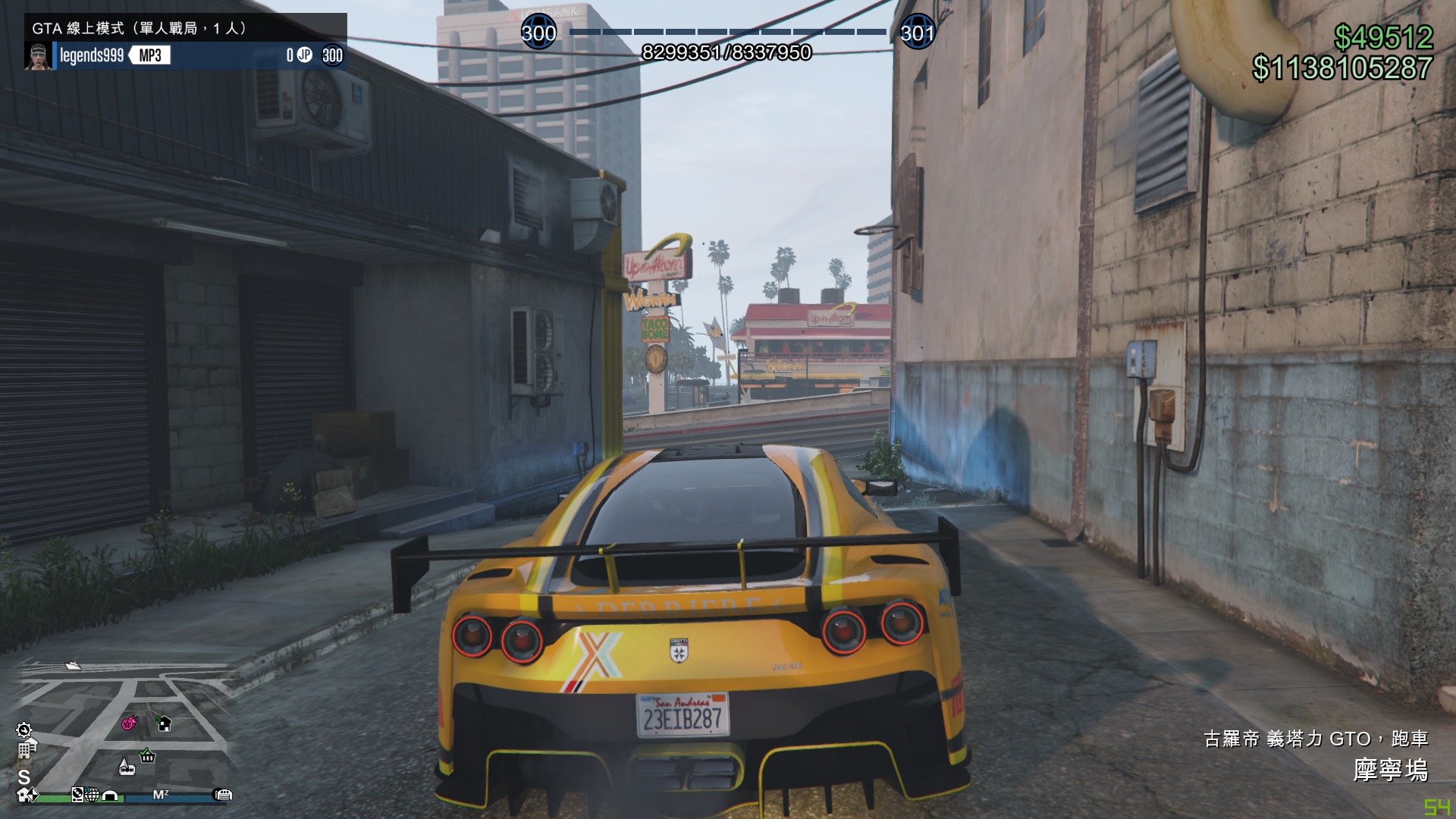Click the pink flaming wheel blip on minimap

coord(128,723)
